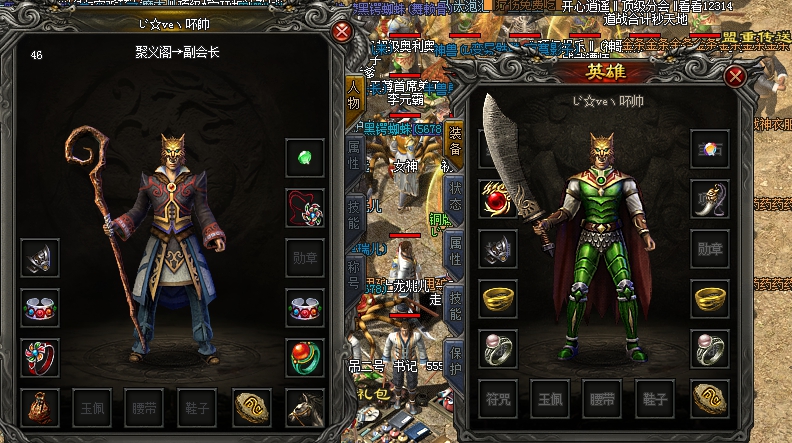This screenshot has width=792, height=443.
Task: Select the mage's helmet slot
Action: tap(40, 258)
